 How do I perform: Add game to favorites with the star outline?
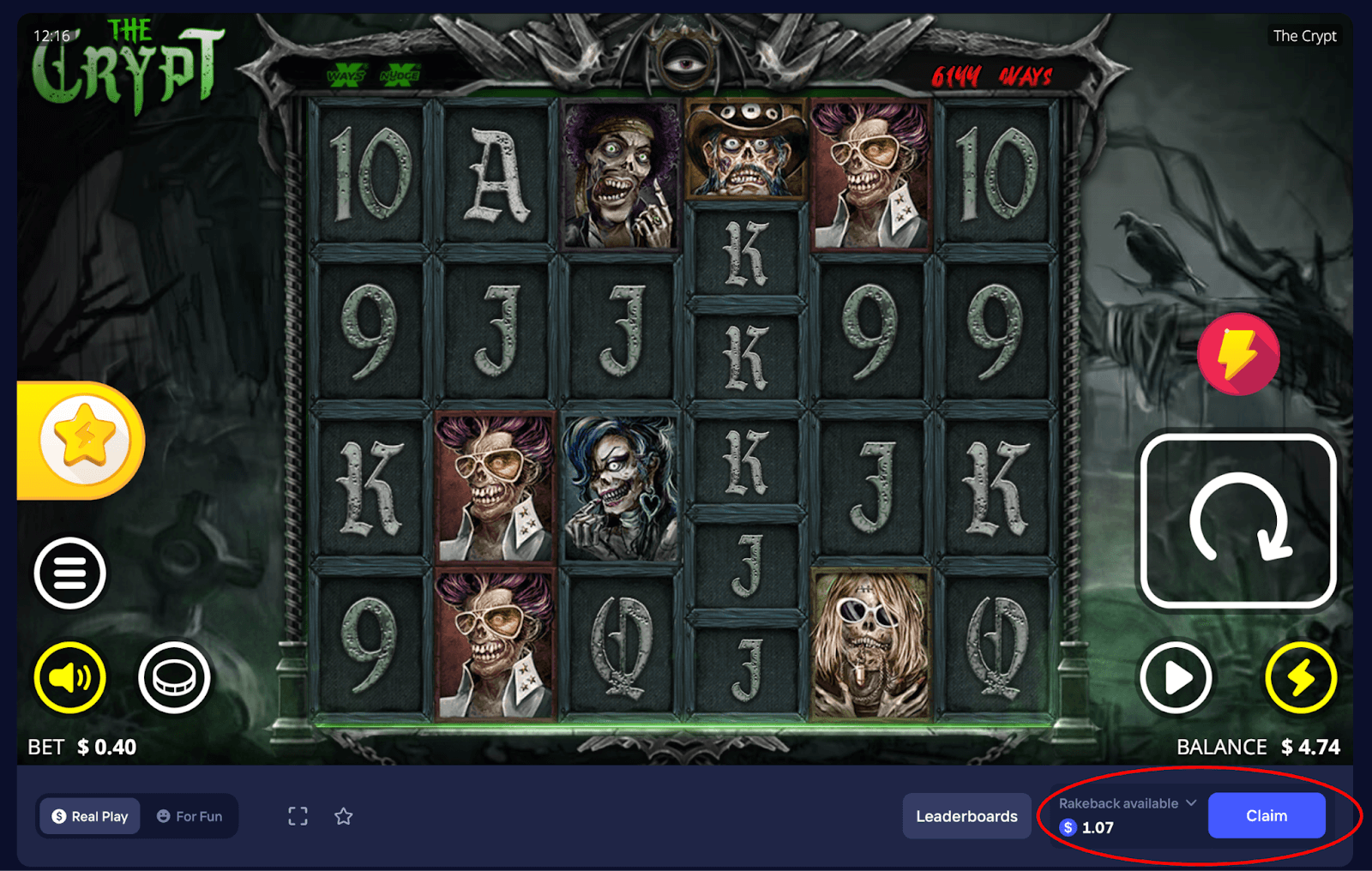click(x=344, y=816)
